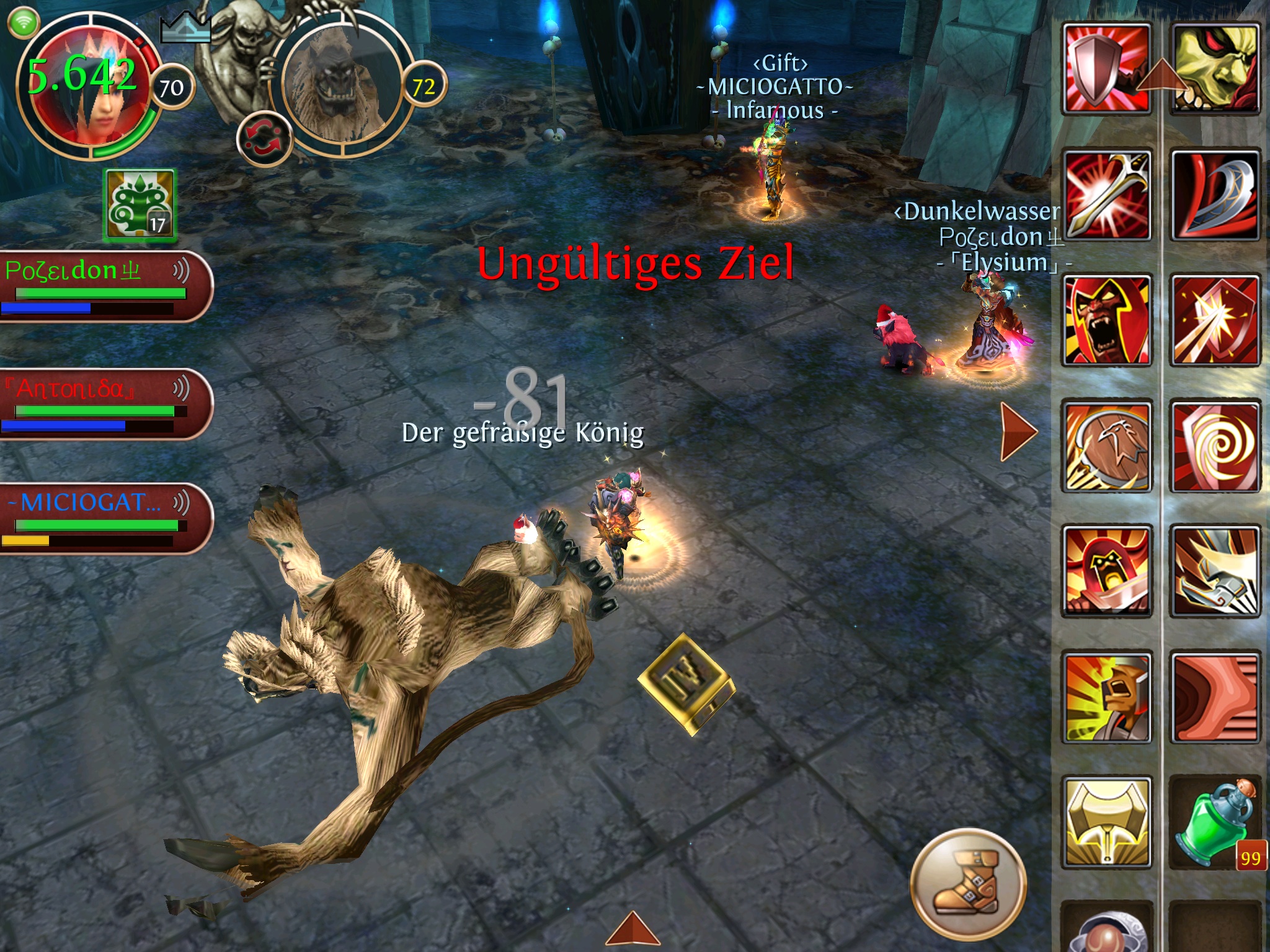This screenshot has height=952, width=1270.
Task: Open the green buff icon showing 17
Action: [x=141, y=205]
